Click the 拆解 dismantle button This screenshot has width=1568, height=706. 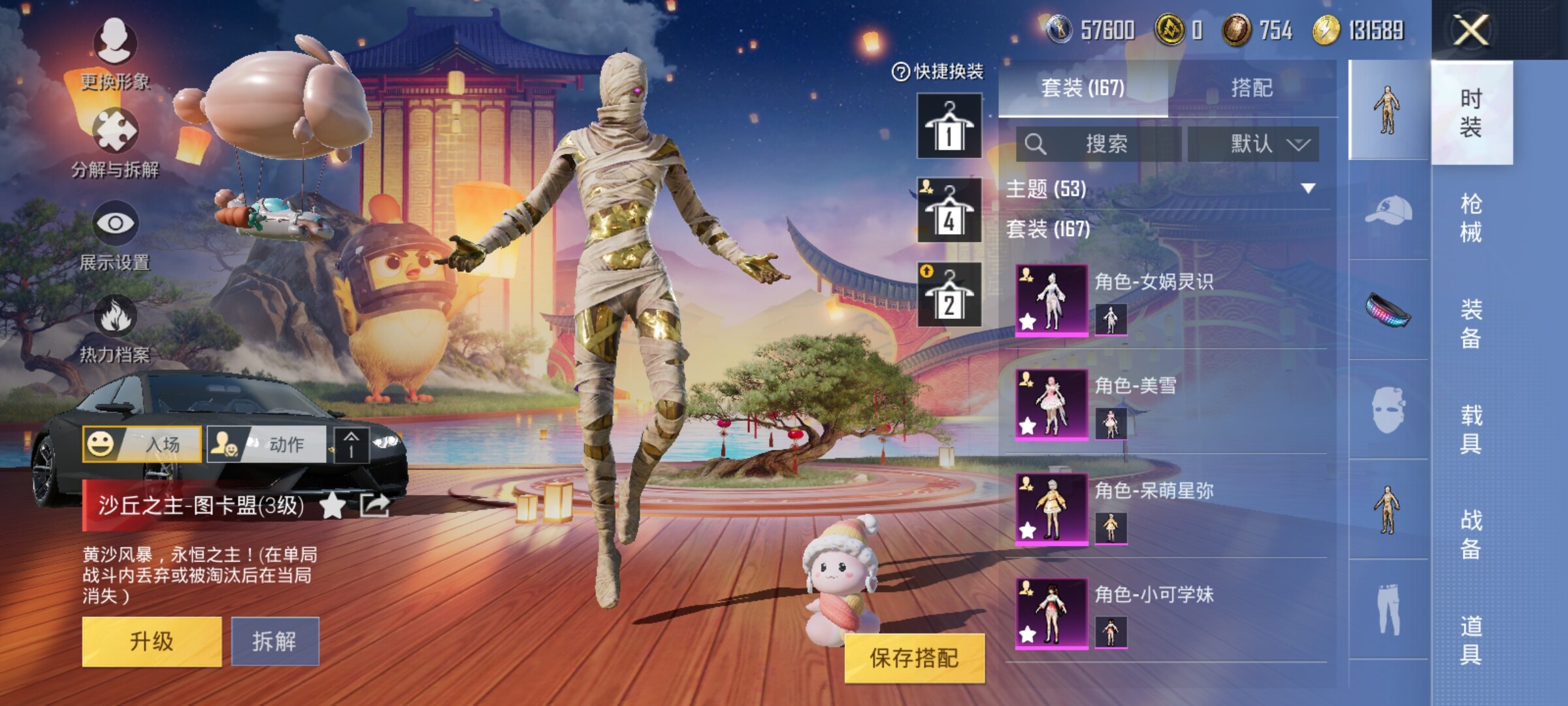[275, 641]
